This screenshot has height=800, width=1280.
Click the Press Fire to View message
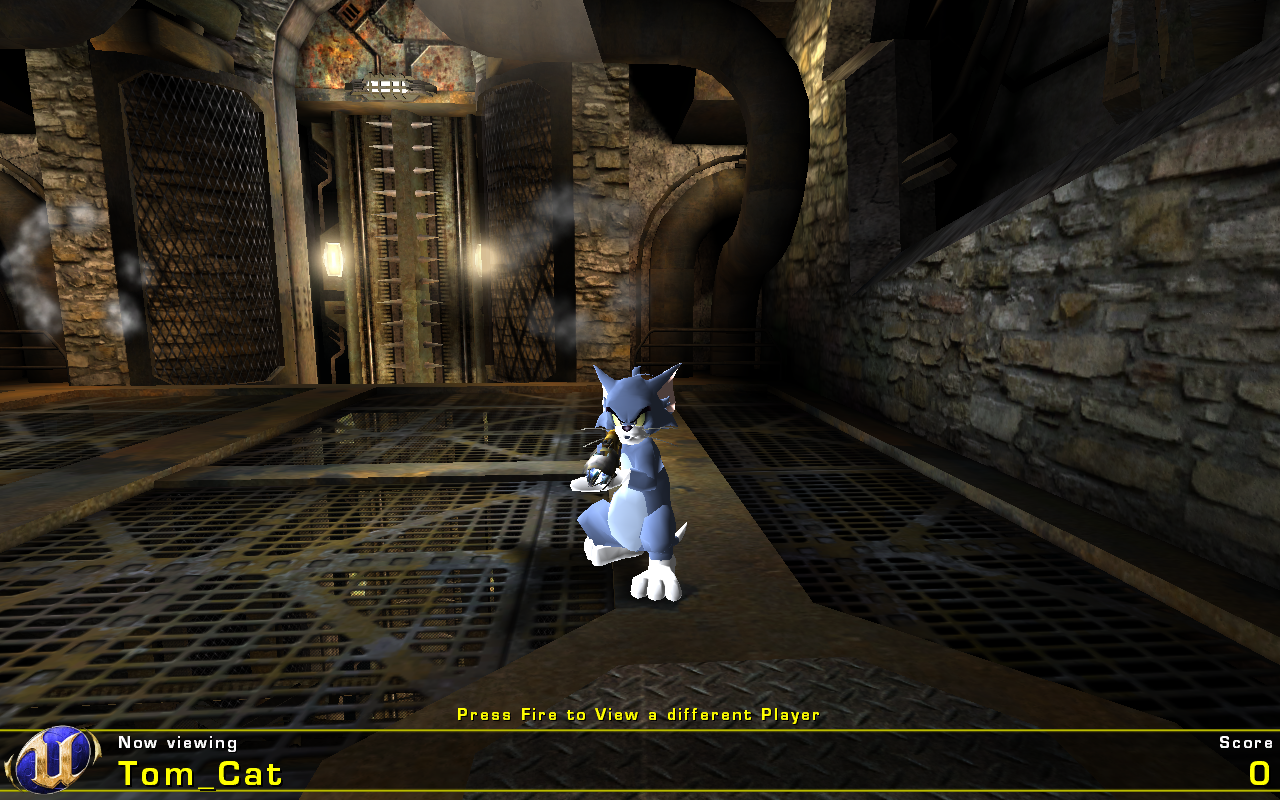[638, 715]
